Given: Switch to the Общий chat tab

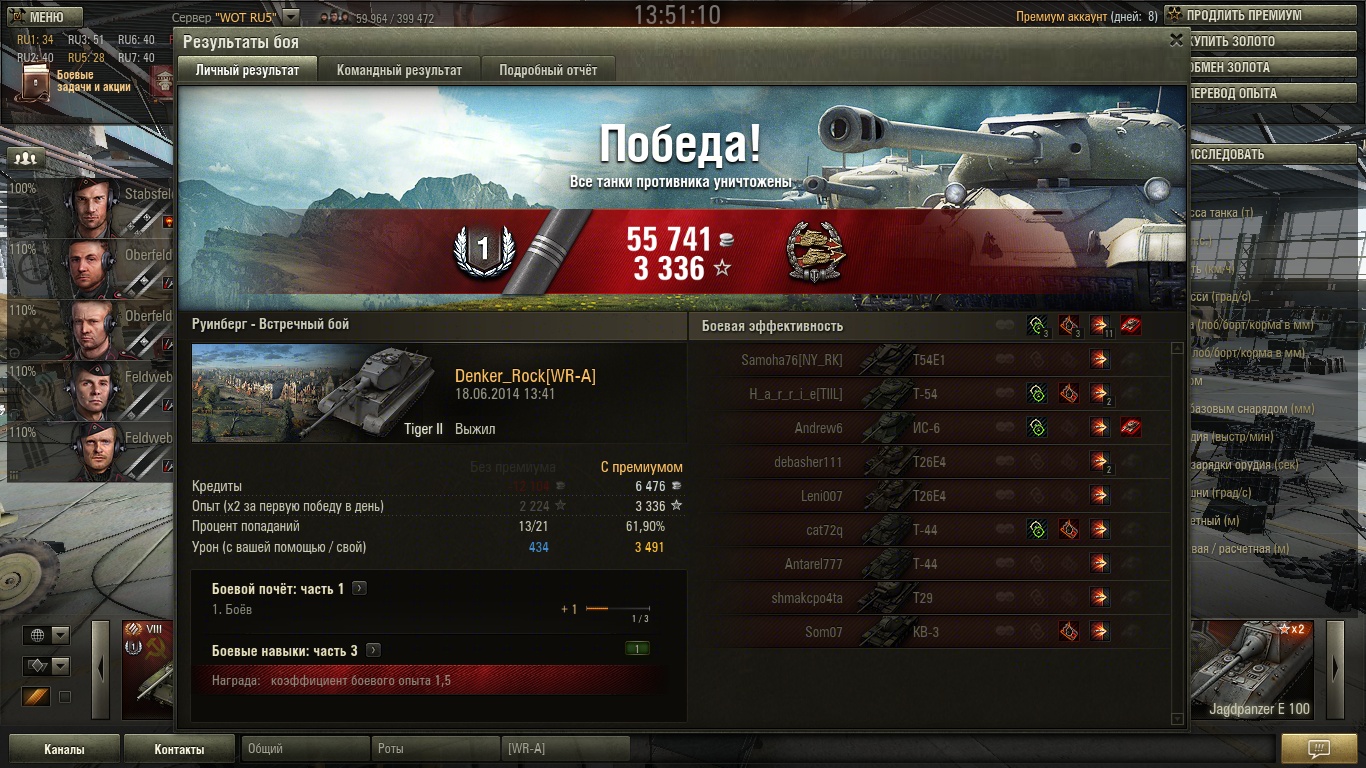Looking at the screenshot, I should [x=304, y=748].
